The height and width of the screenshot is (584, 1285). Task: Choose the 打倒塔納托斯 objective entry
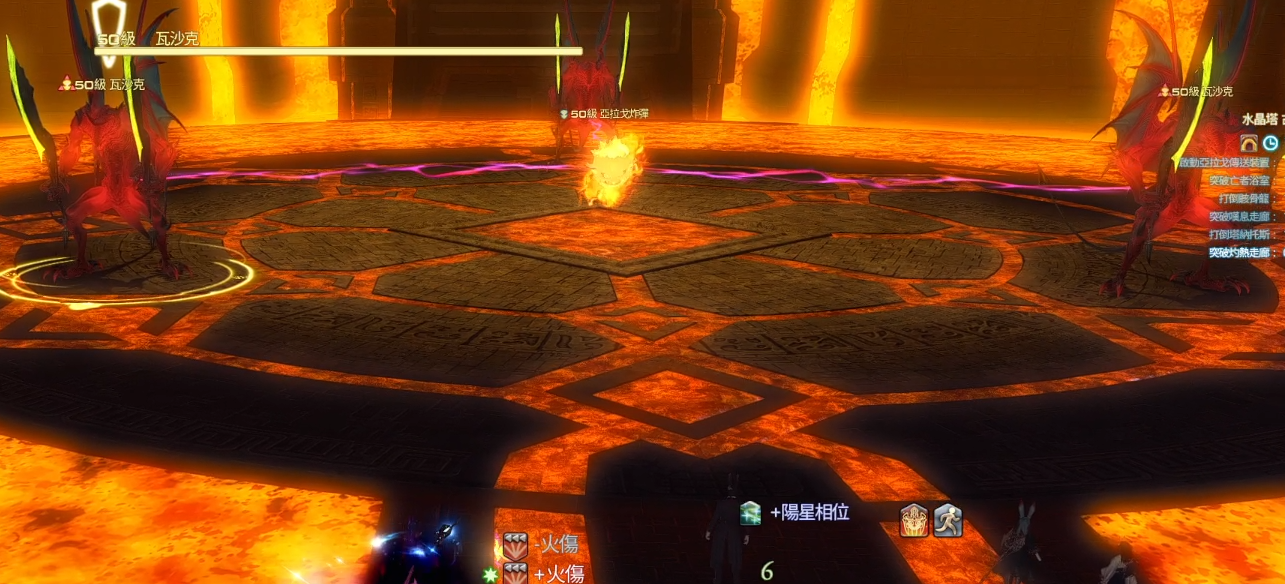tap(1240, 234)
